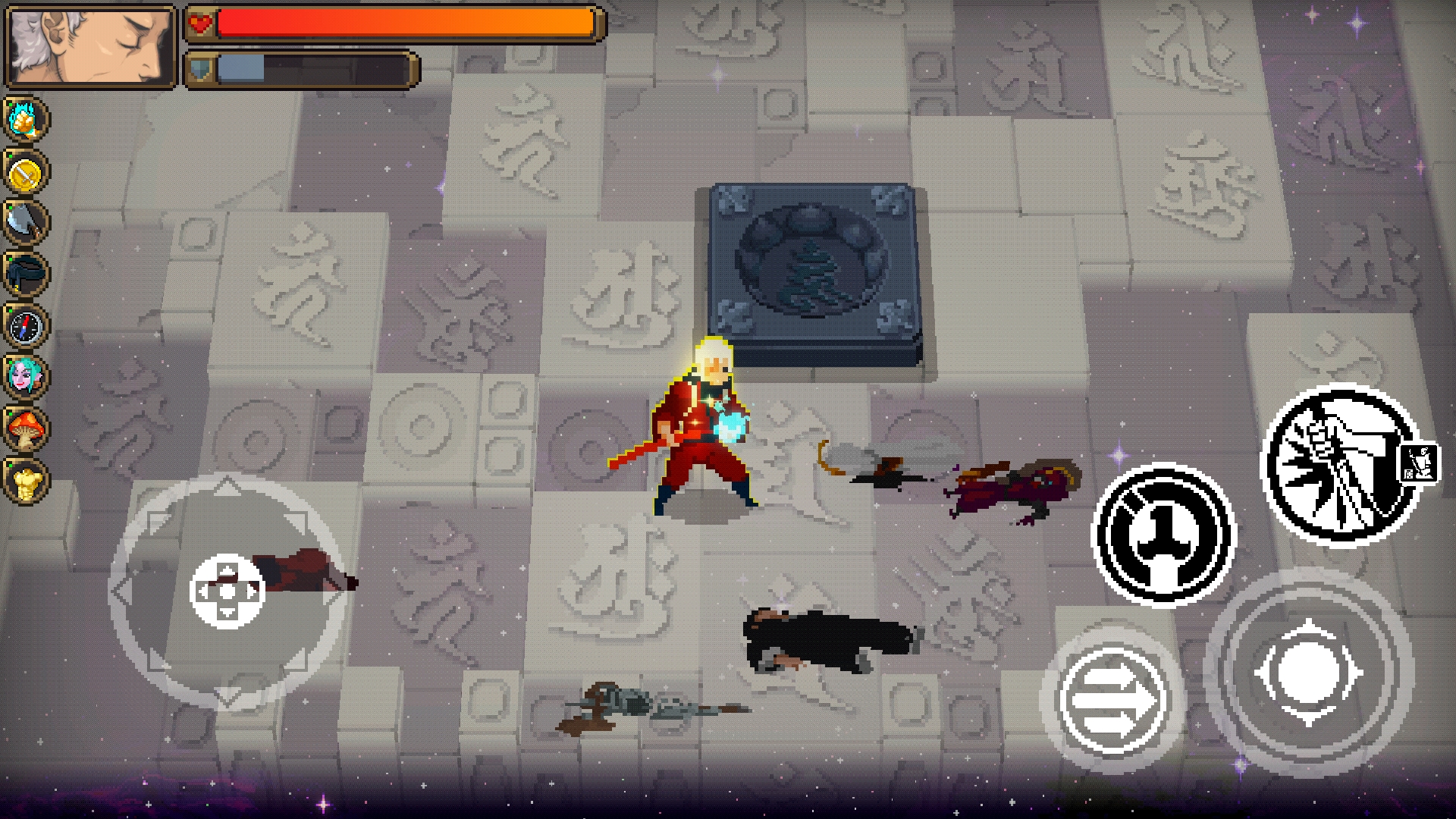Select the gold sword coin icon
Viewport: 1456px width, 819px height.
click(x=26, y=173)
